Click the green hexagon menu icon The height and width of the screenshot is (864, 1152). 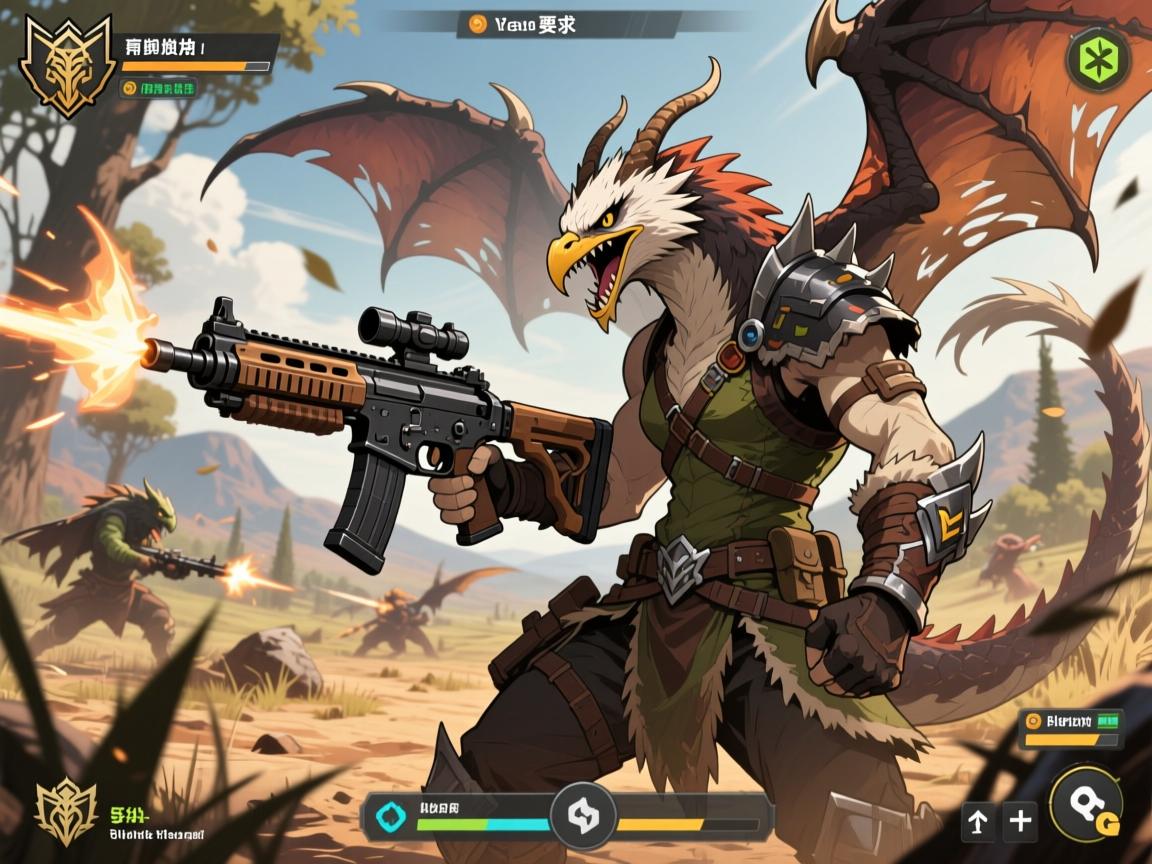tap(1099, 59)
